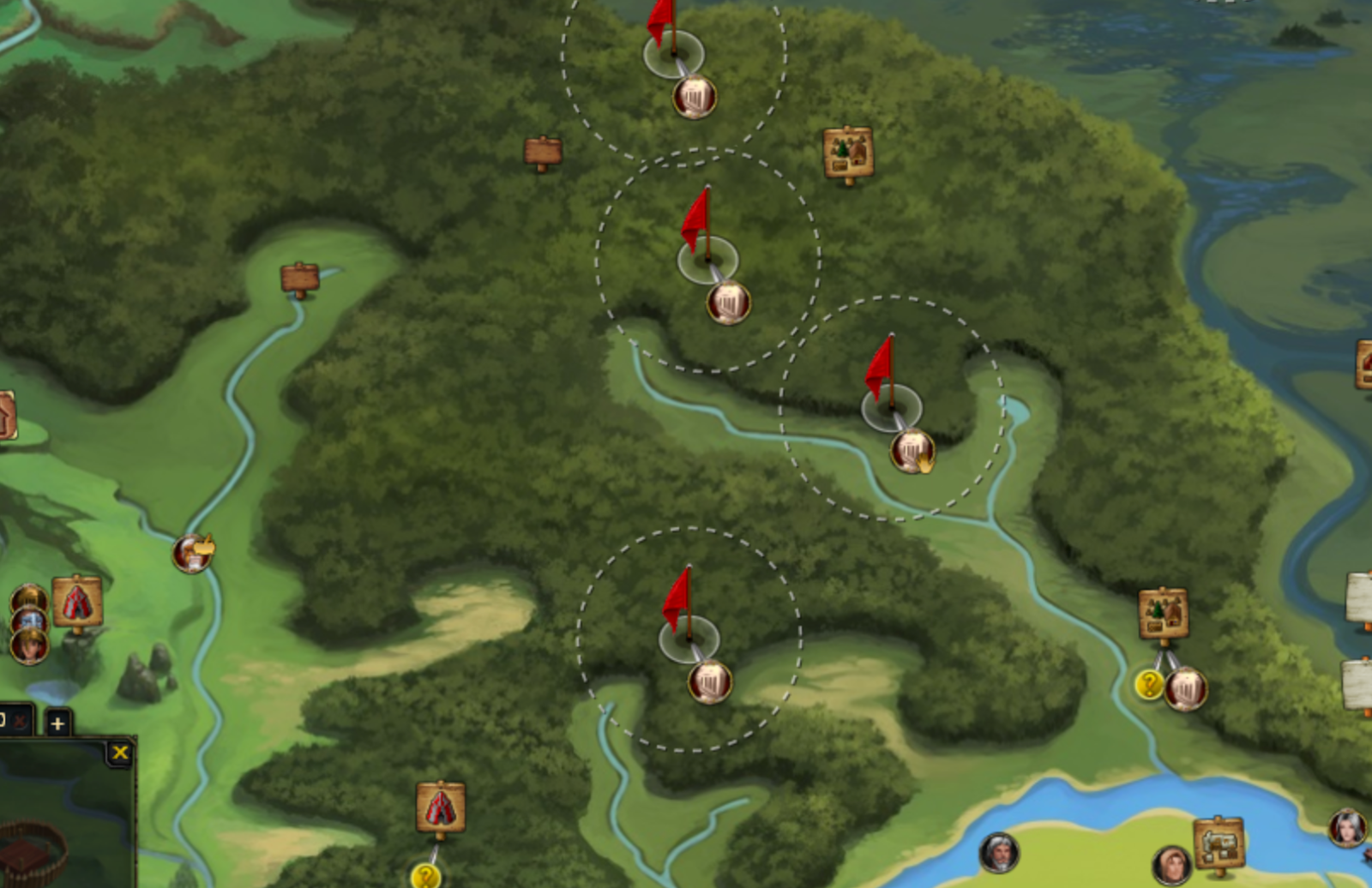Image resolution: width=1372 pixels, height=888 pixels.
Task: Select the plus tab above the minimap panel
Action: pyautogui.click(x=57, y=723)
